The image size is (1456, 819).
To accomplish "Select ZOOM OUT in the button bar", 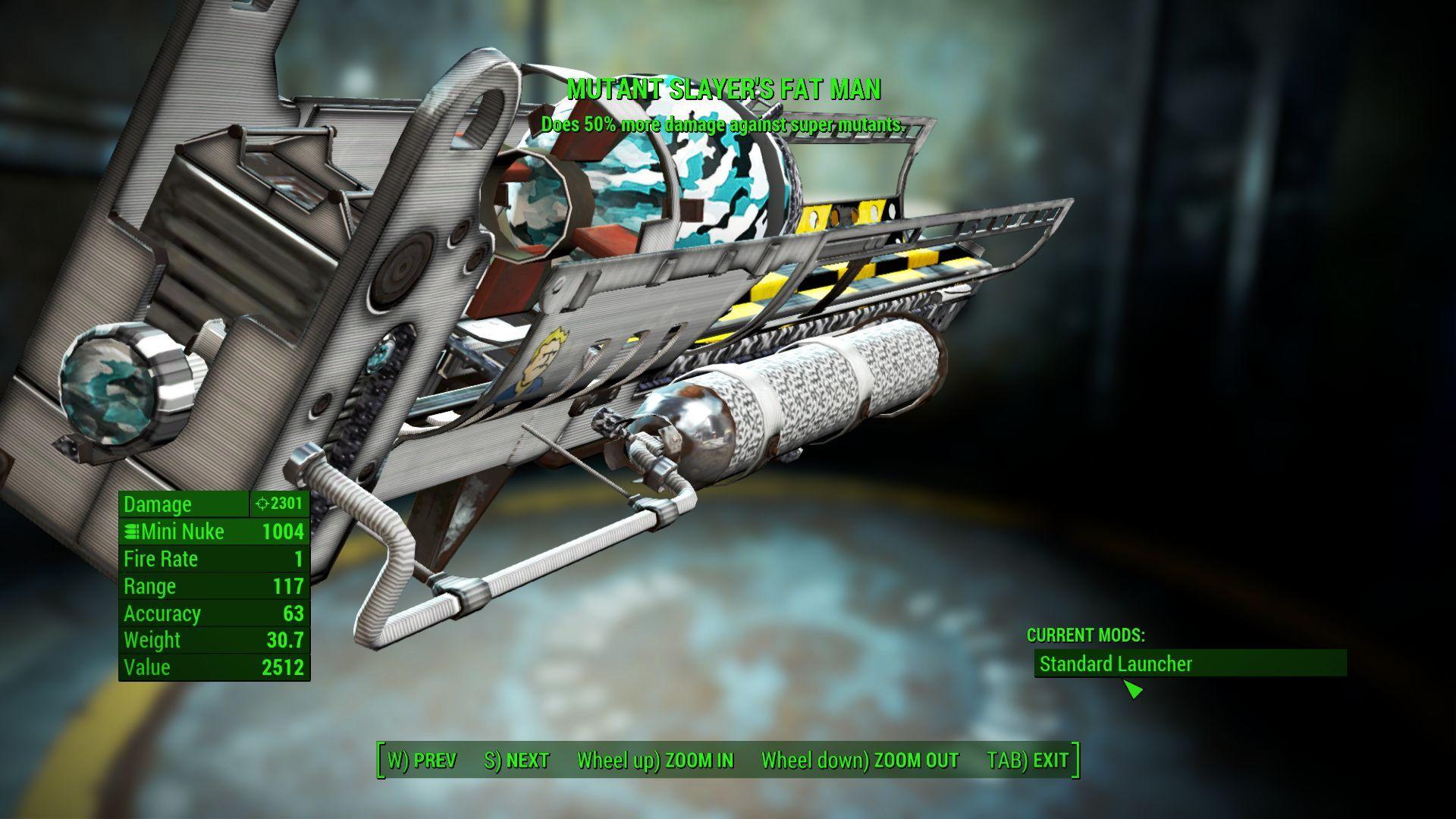I will [x=860, y=761].
